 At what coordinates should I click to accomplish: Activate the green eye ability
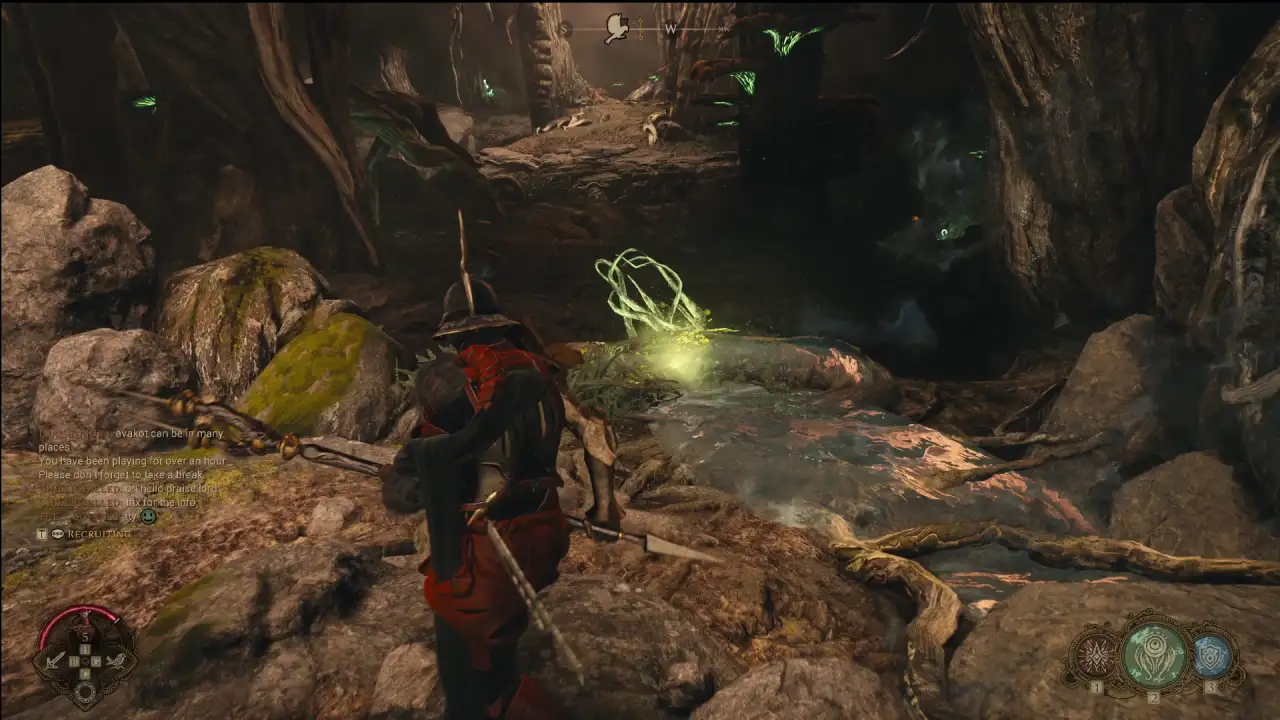(x=1154, y=656)
